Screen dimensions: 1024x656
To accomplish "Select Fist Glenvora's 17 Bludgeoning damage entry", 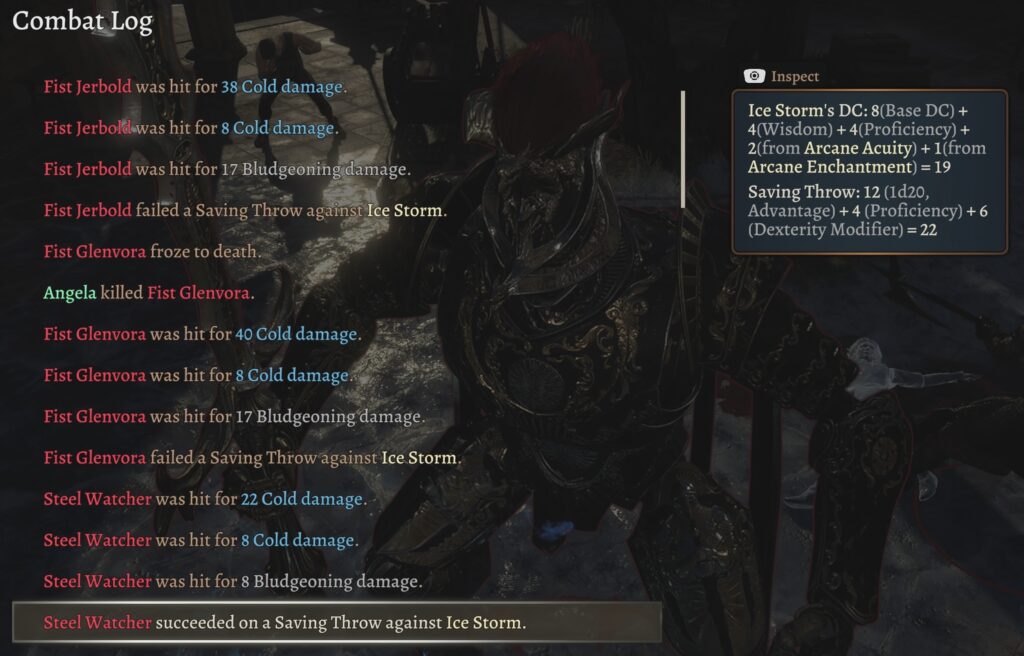I will click(x=234, y=416).
